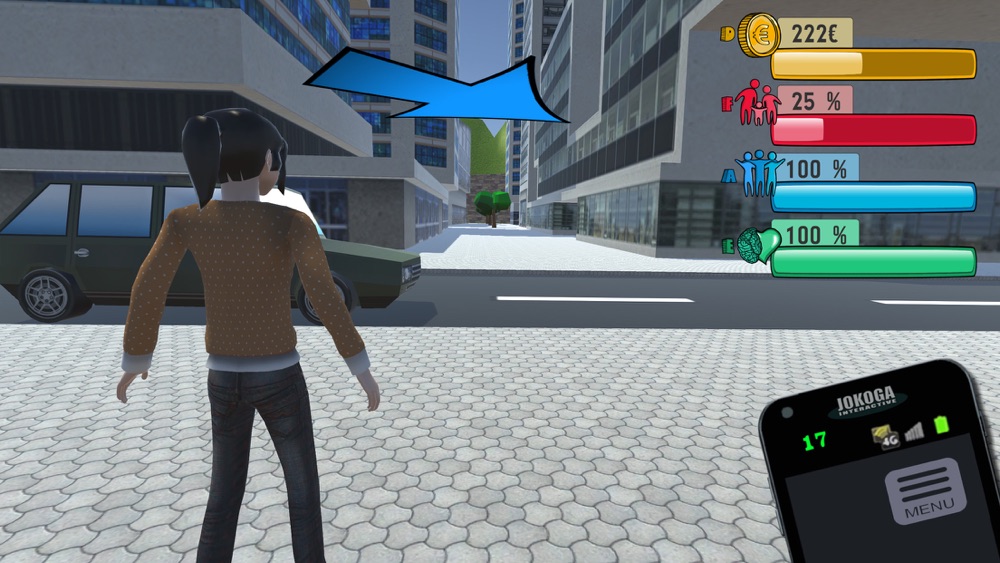Select the red family status icon

coord(756,103)
